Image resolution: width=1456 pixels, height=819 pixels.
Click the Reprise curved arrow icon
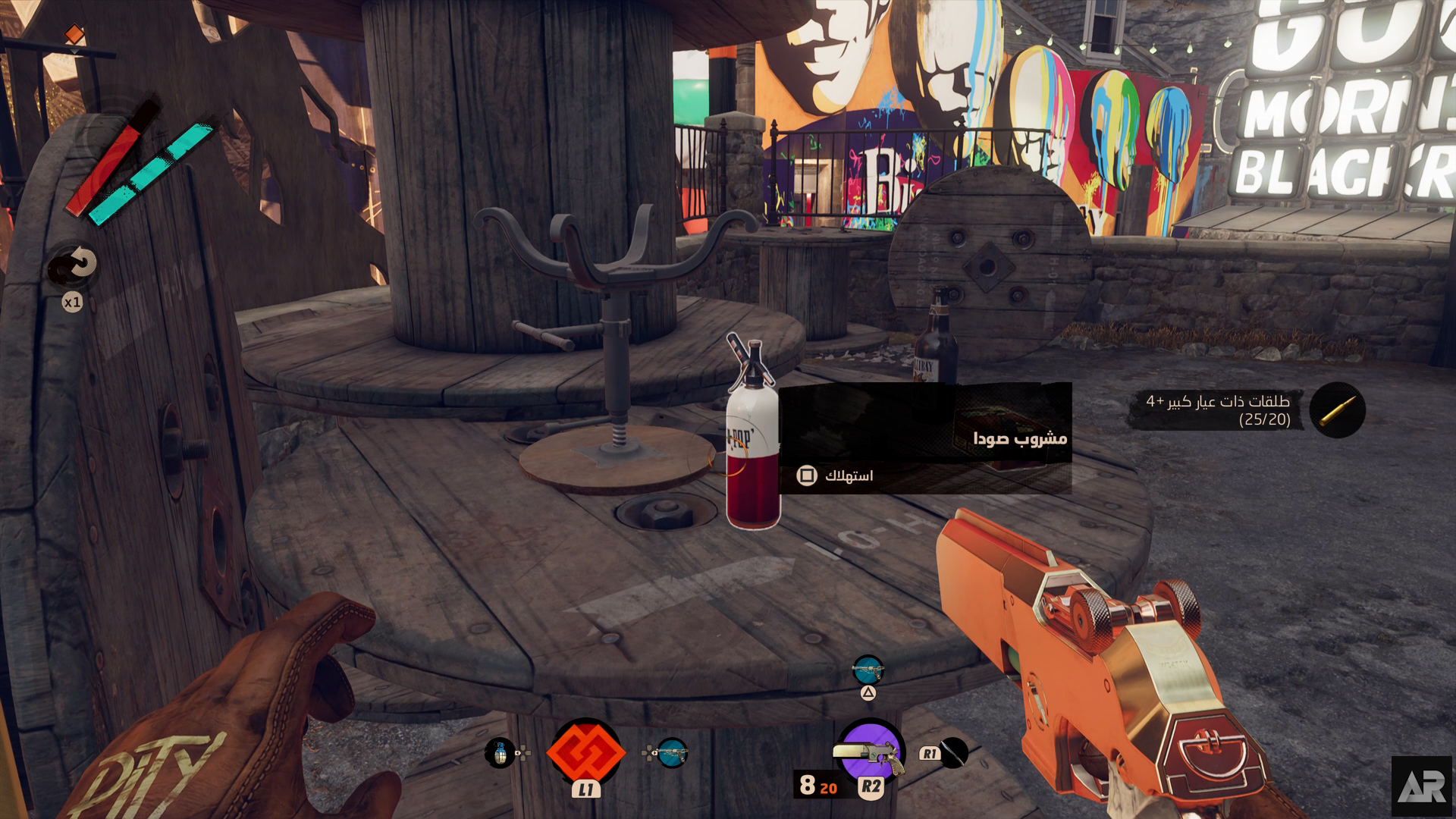click(74, 265)
